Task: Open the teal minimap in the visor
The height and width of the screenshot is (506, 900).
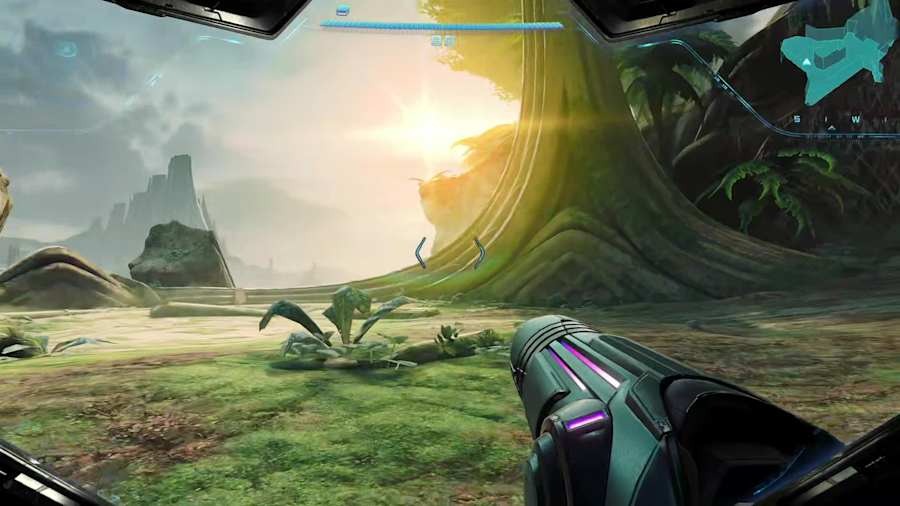Action: [x=841, y=55]
